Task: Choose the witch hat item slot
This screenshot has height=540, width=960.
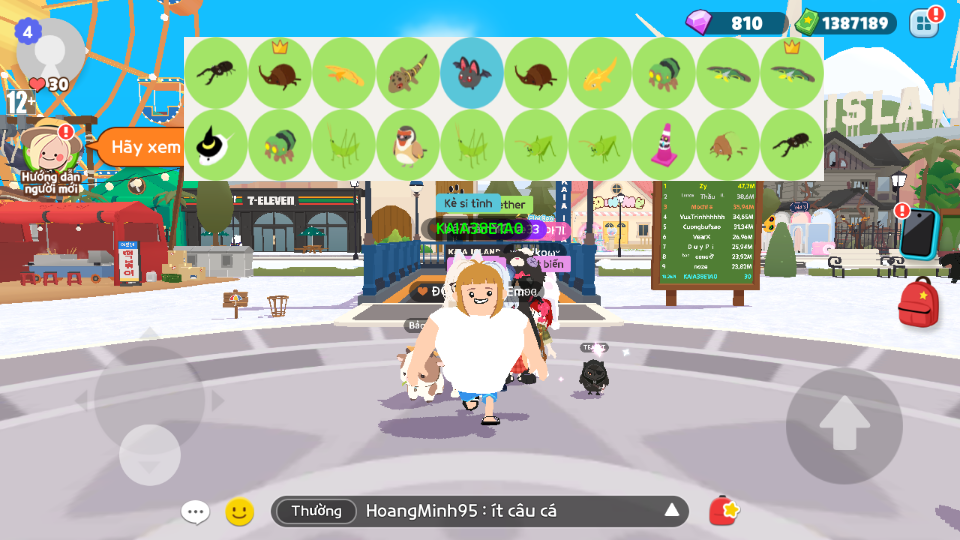Action: (x=216, y=145)
